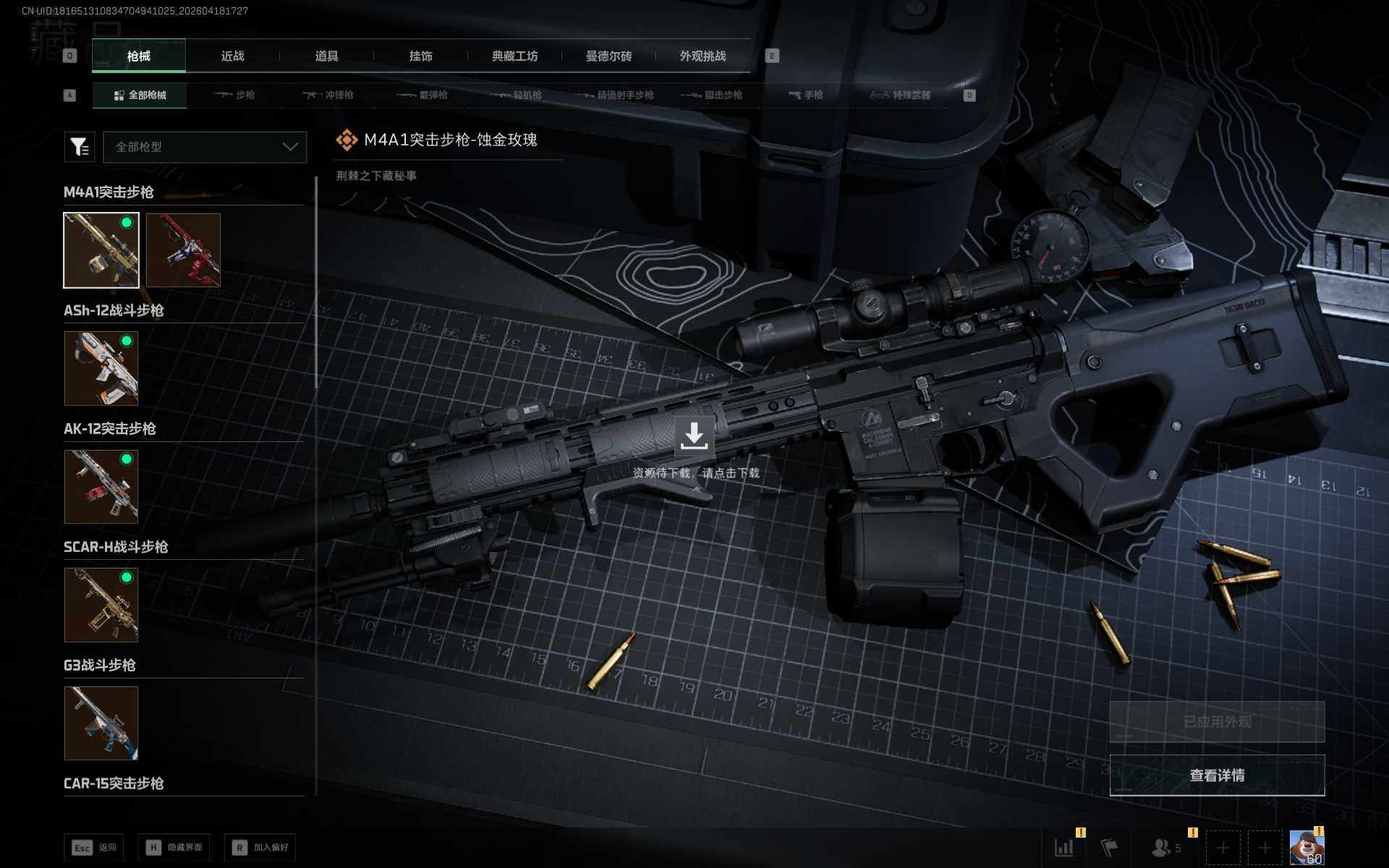Viewport: 1389px width, 868px height.
Task: Switch to the 近战 melee tab
Action: (232, 56)
